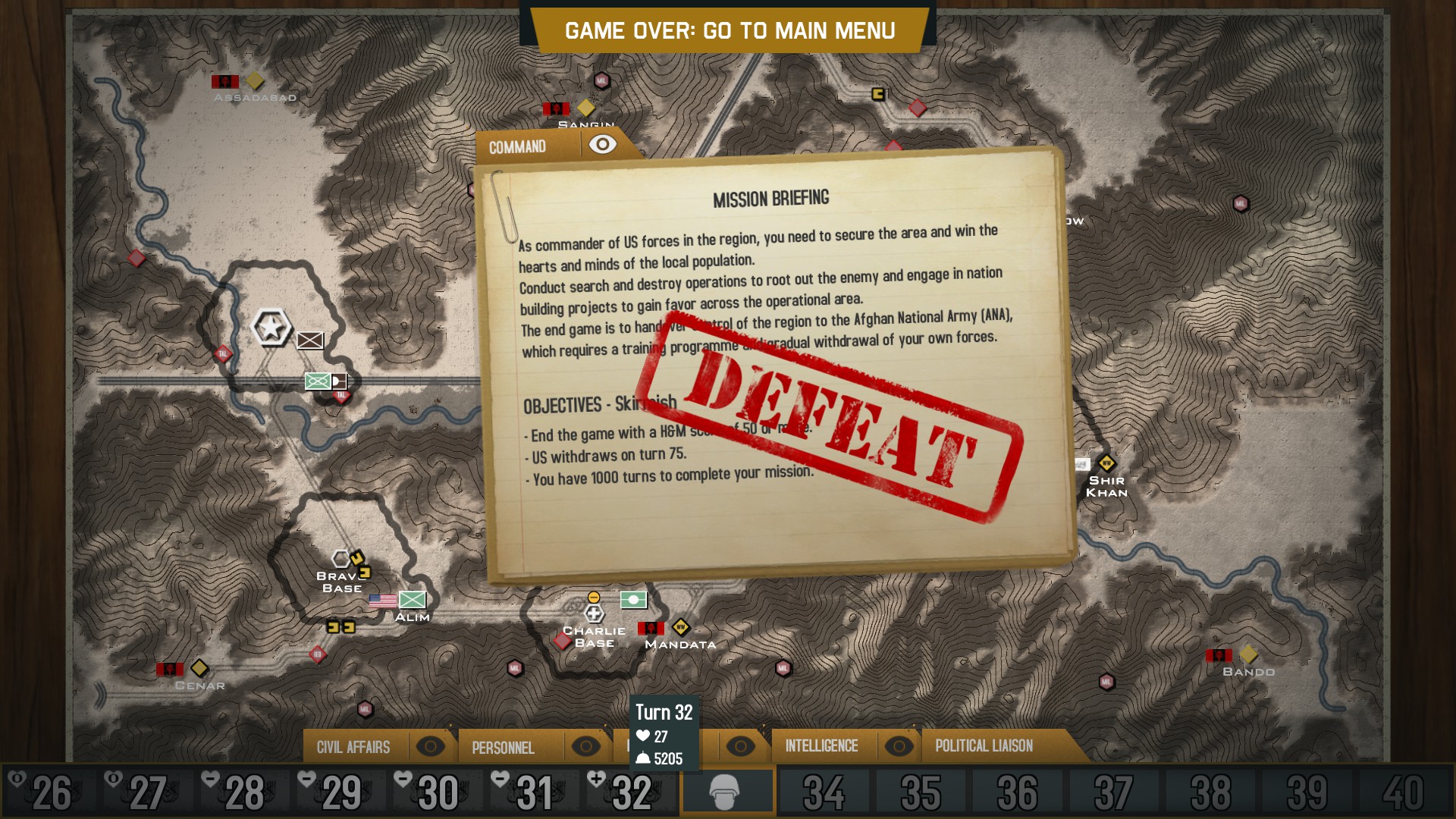1456x819 pixels.
Task: Select turn 40 on the timeline
Action: click(1402, 792)
